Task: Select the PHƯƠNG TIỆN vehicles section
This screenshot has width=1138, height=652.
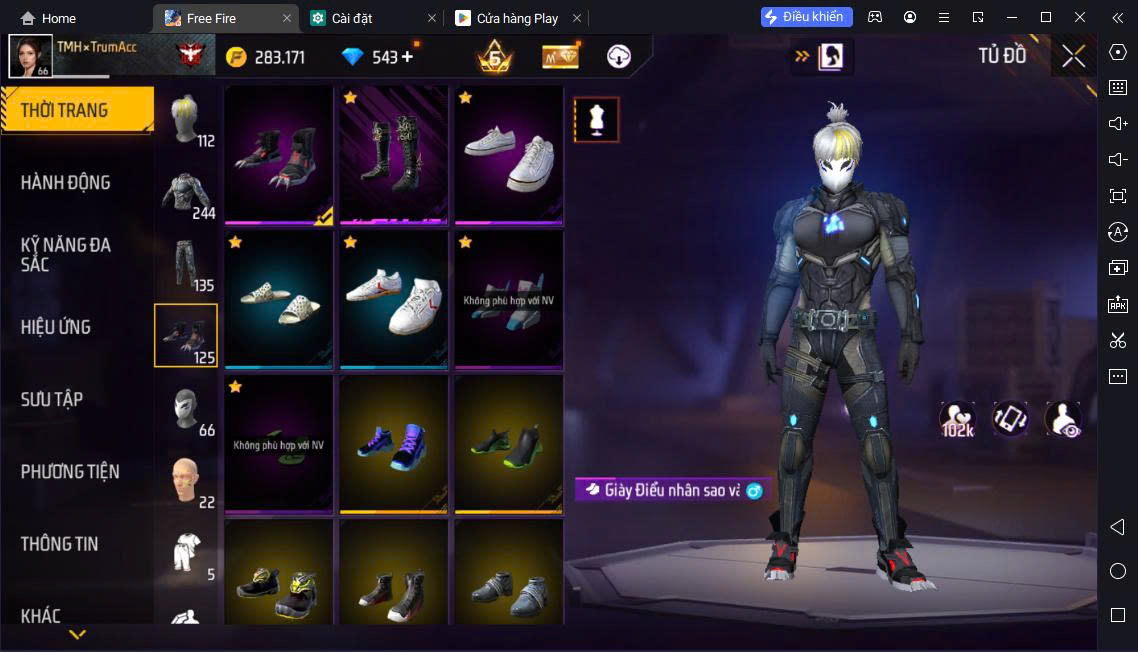Action: pyautogui.click(x=70, y=471)
